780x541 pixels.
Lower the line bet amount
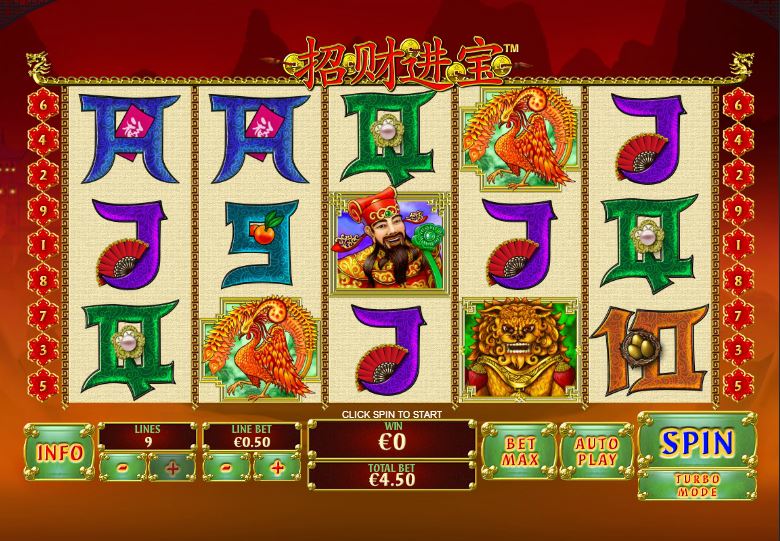(x=226, y=466)
